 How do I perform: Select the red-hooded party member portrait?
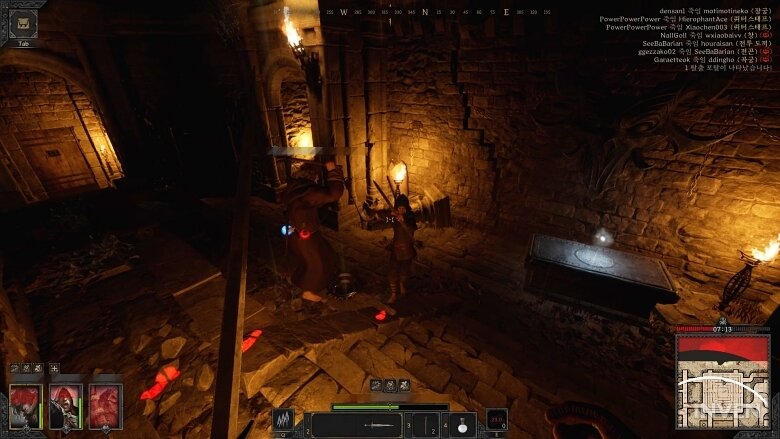tap(66, 405)
